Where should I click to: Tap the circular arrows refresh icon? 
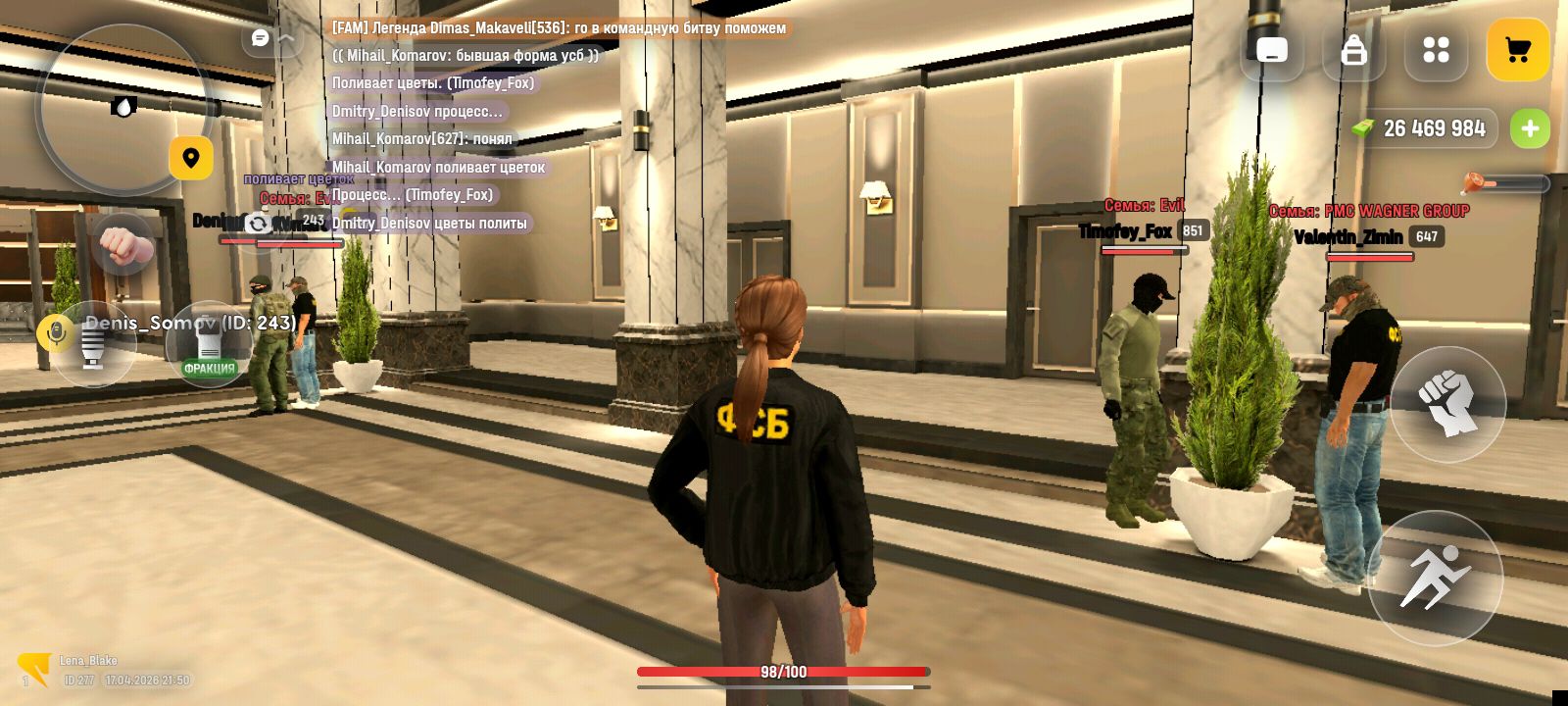coord(258,224)
